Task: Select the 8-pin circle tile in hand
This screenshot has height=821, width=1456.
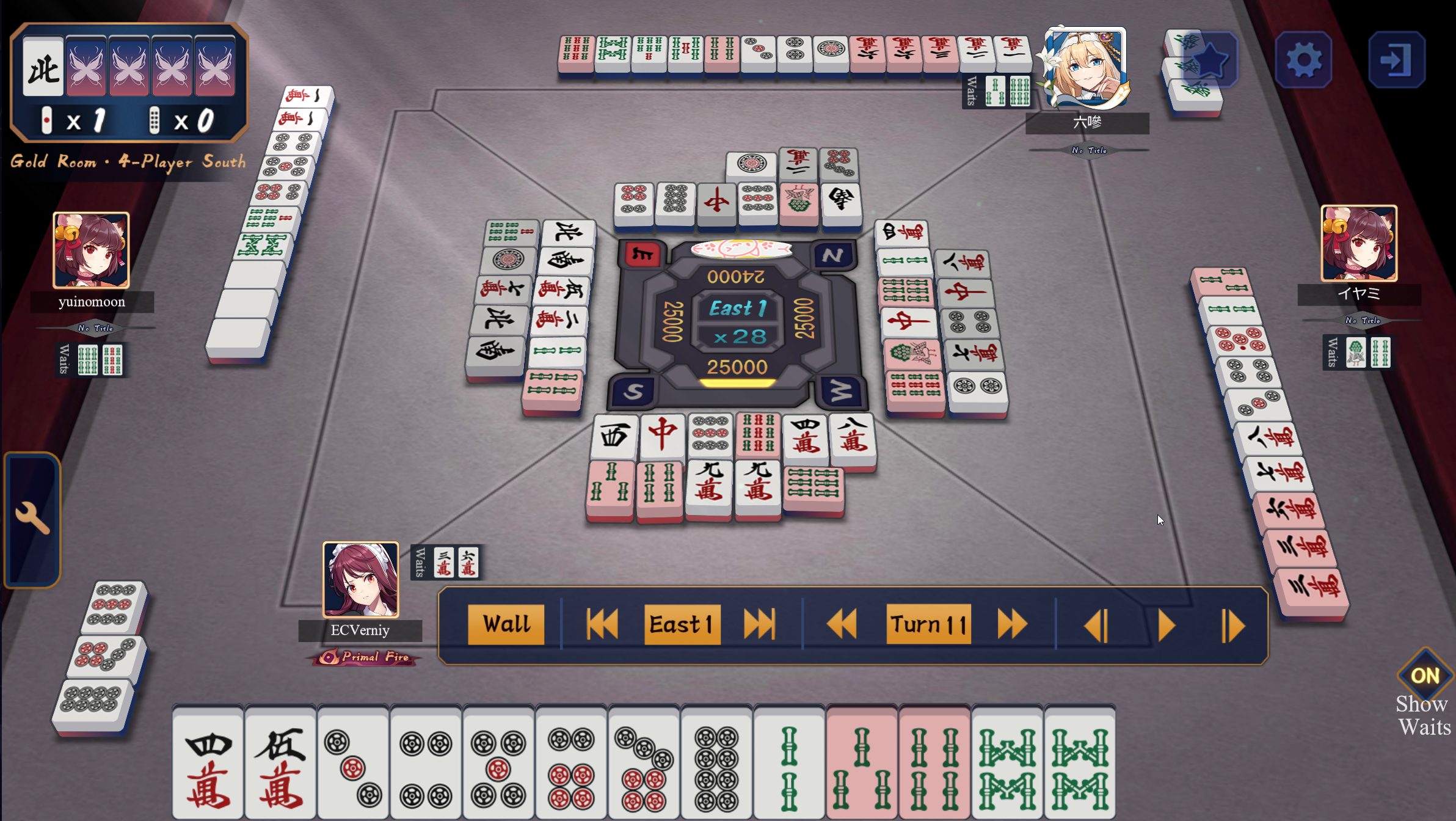Action: [x=716, y=764]
